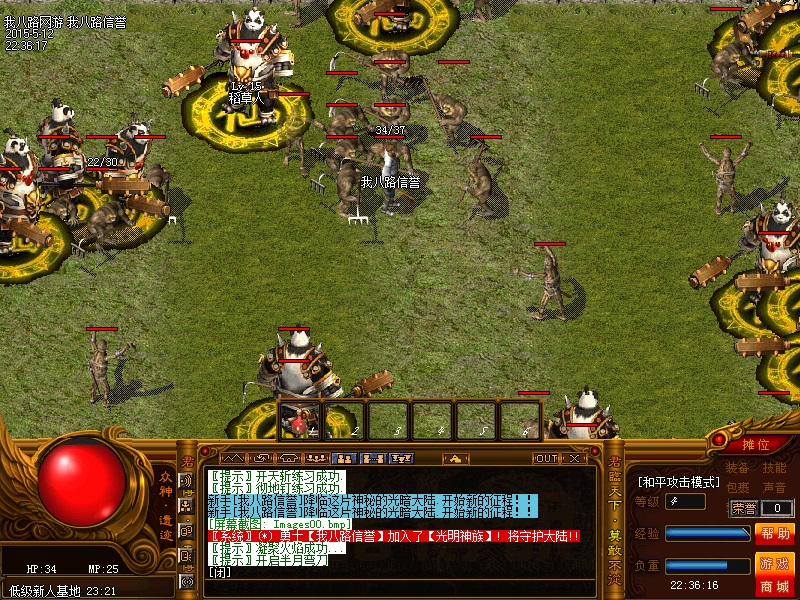
Task: Click the chat text input line
Action: (x=400, y=572)
